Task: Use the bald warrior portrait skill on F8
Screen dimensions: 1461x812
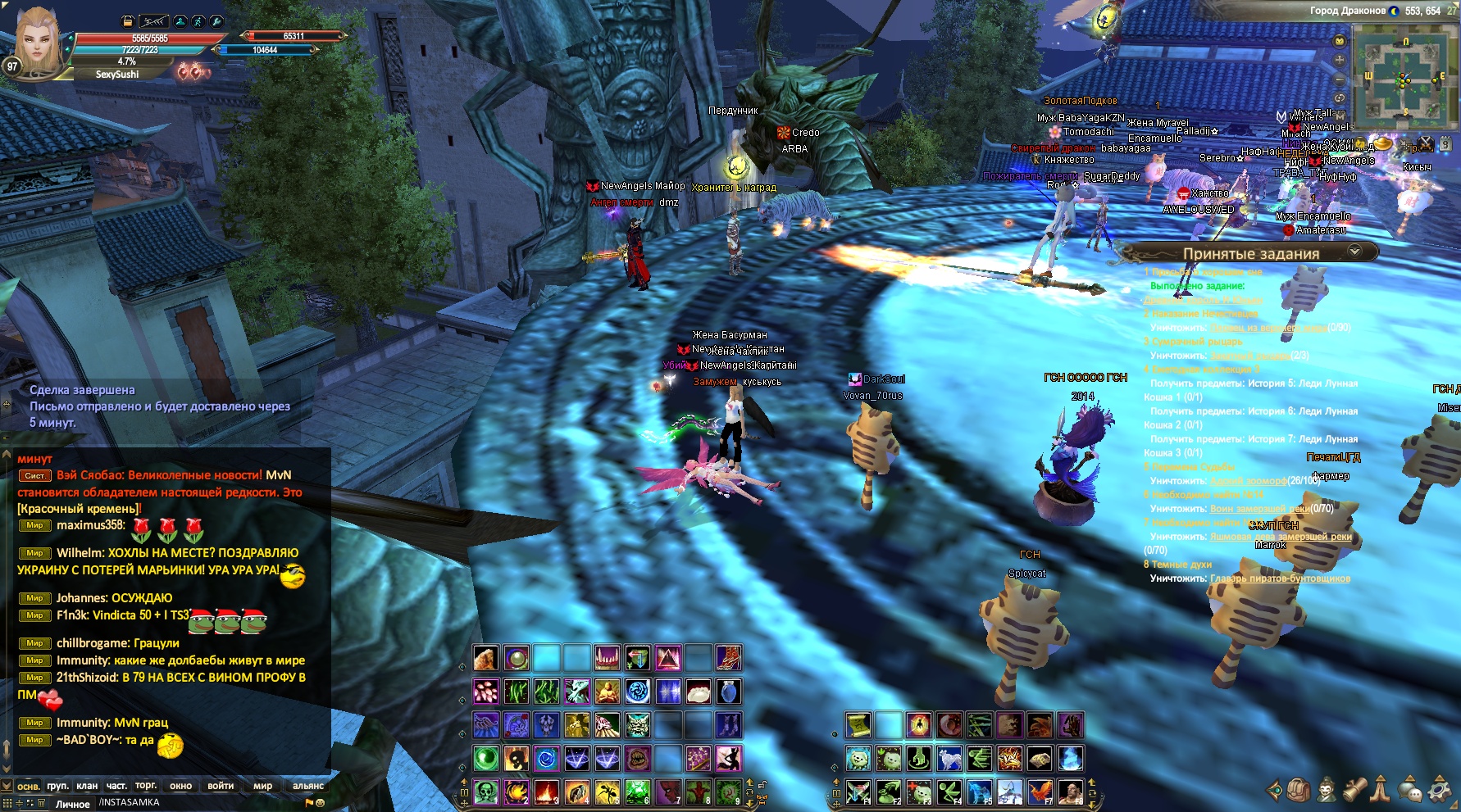Action: click(1071, 792)
